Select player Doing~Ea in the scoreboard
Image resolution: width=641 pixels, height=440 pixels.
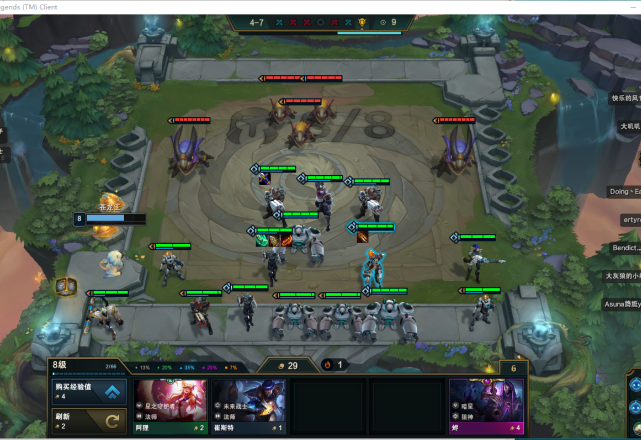point(624,191)
